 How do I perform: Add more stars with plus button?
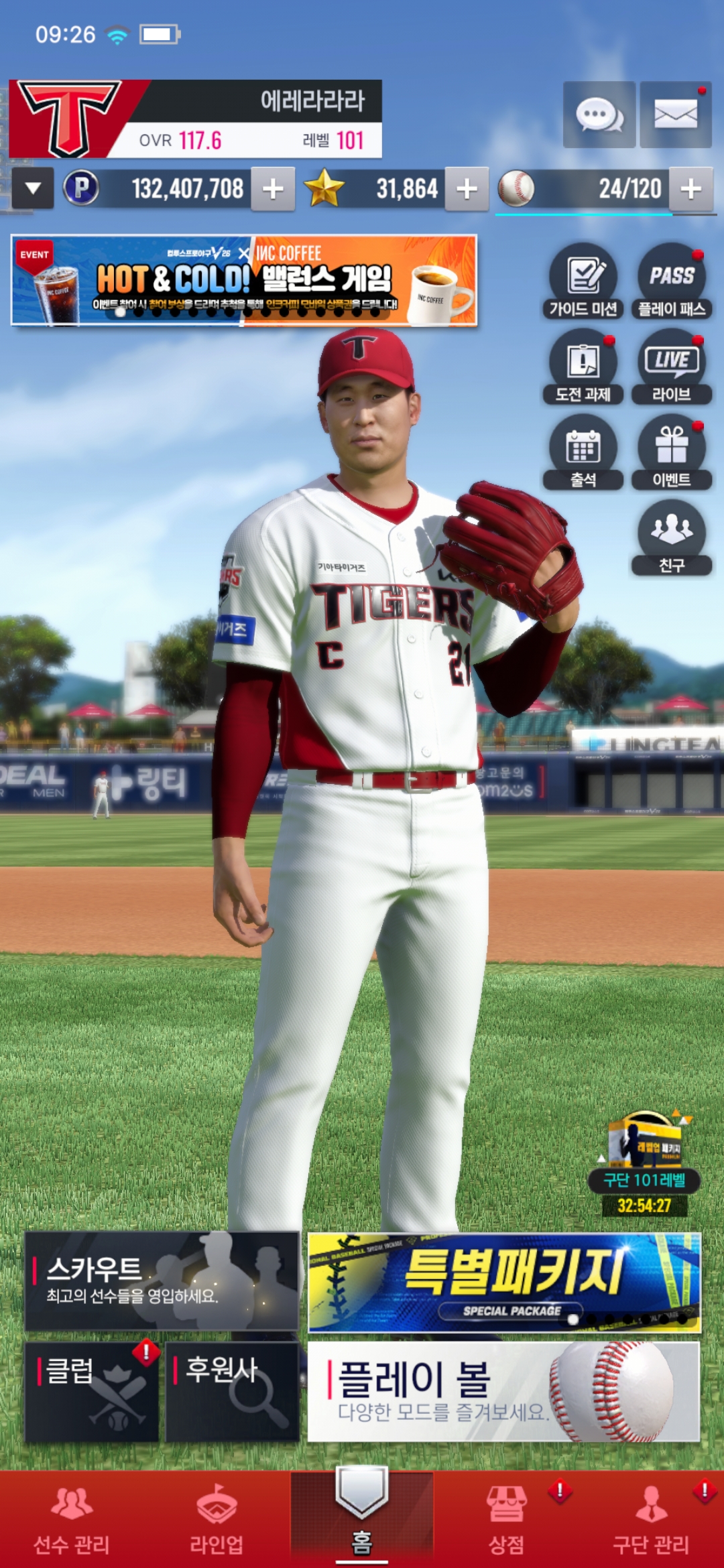tap(467, 189)
